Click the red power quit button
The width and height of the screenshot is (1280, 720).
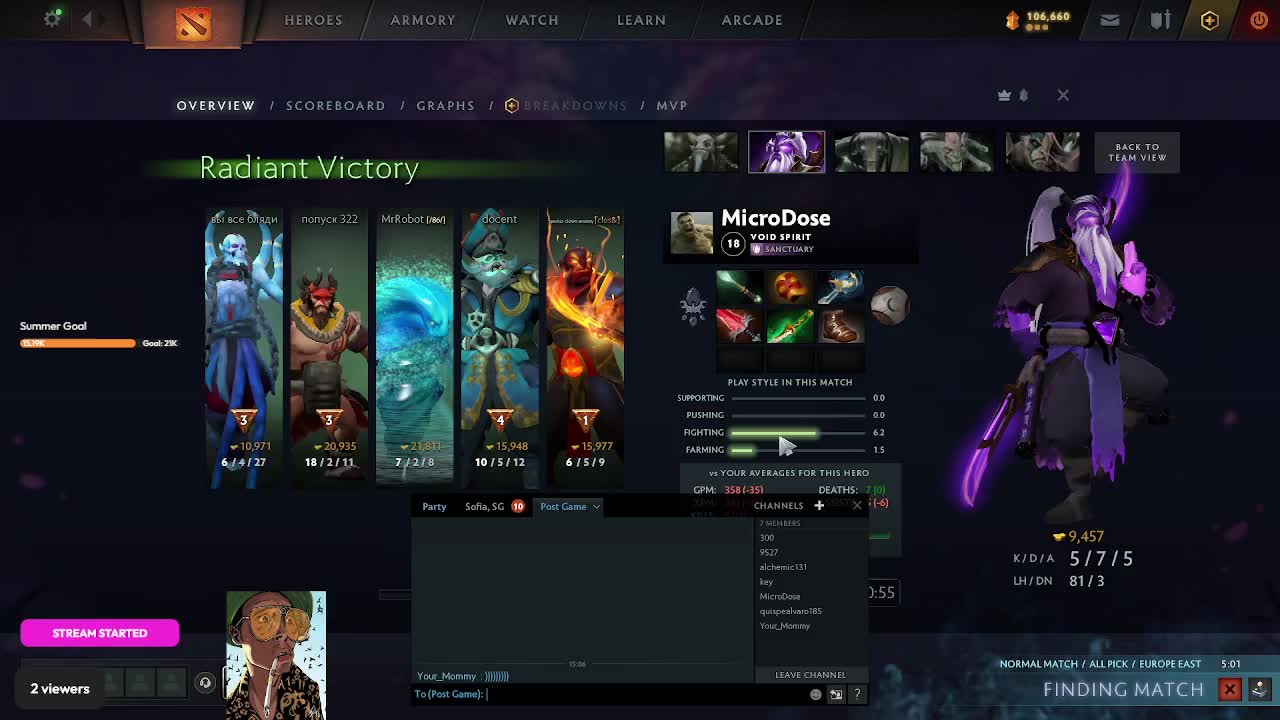[1259, 20]
